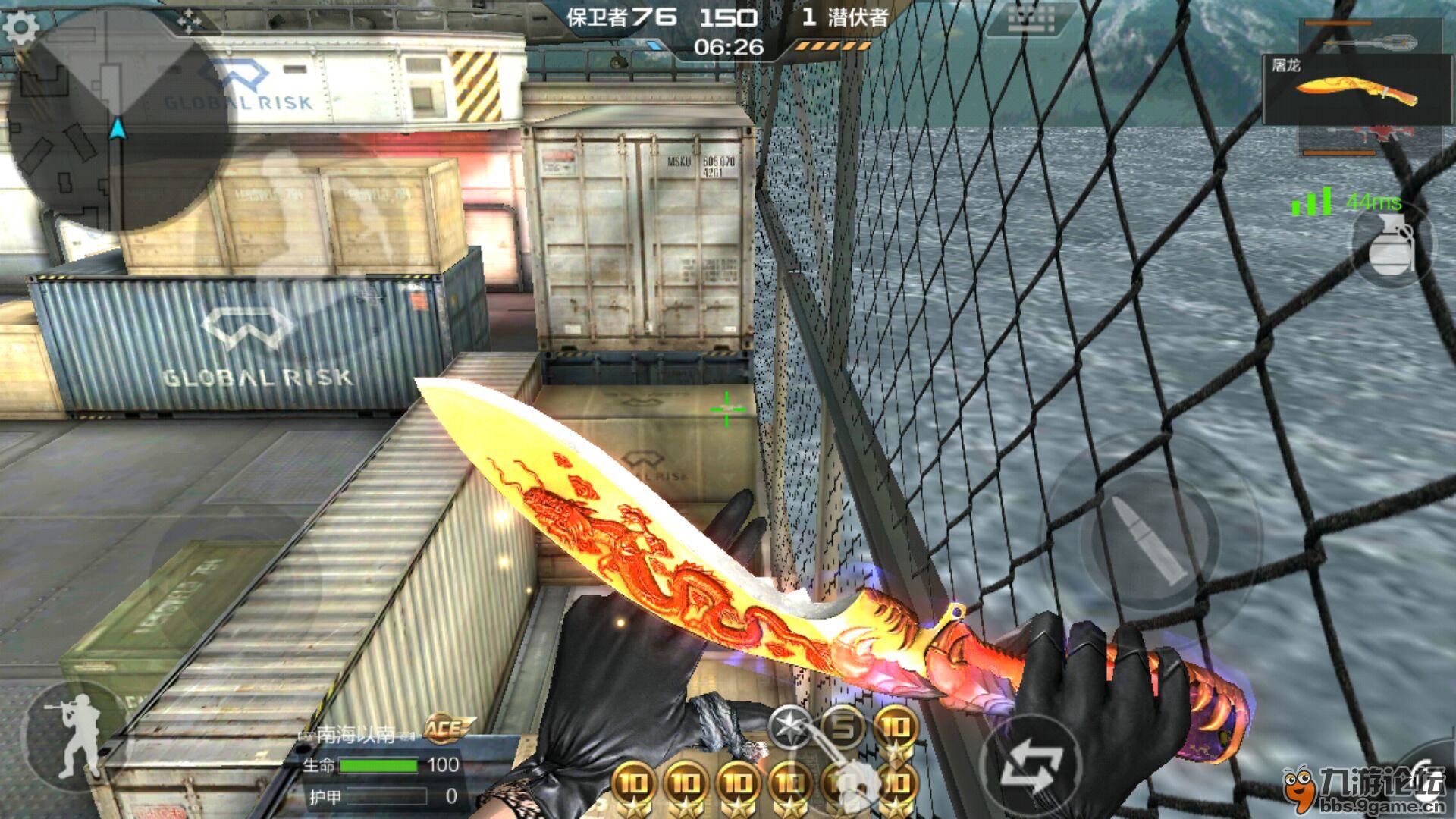Open the settings gear menu
This screenshot has height=819, width=1456.
pos(20,28)
